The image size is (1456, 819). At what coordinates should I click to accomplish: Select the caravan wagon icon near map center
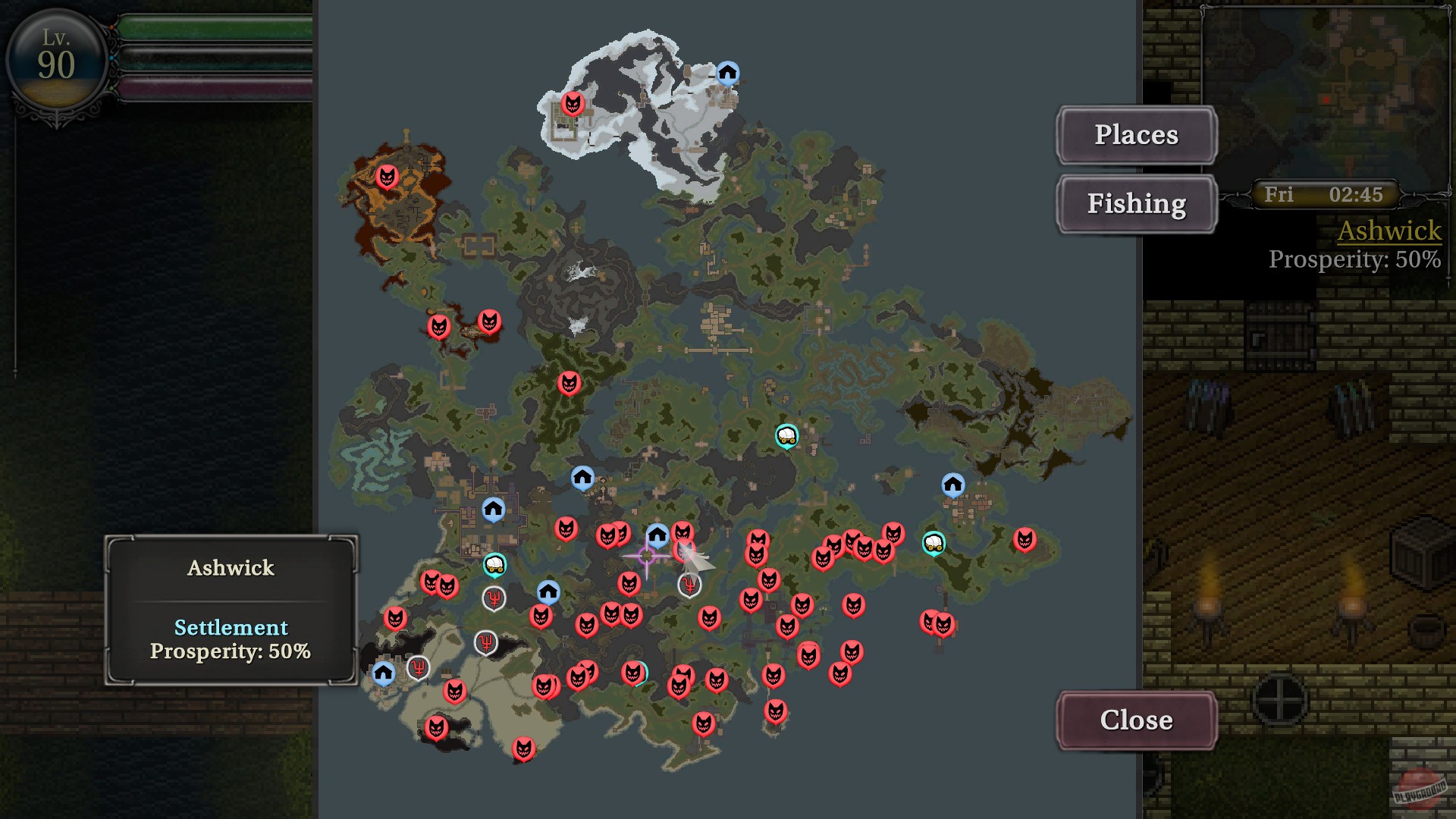pos(786,436)
